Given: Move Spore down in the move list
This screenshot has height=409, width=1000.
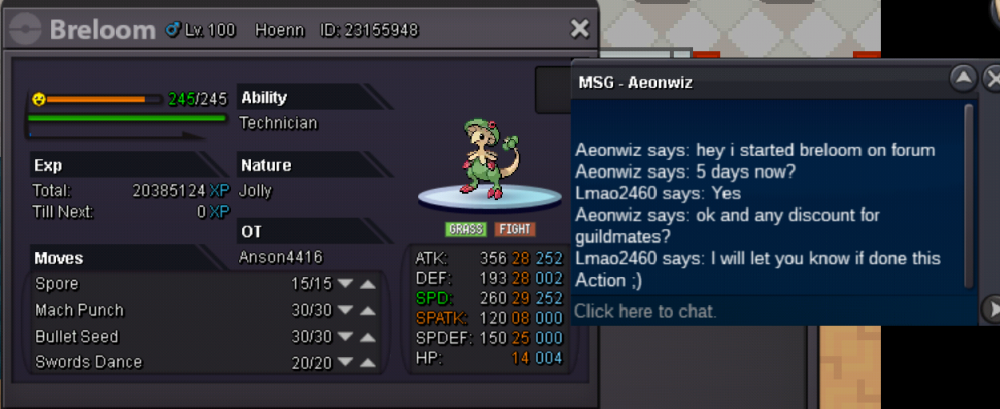Looking at the screenshot, I should 346,284.
